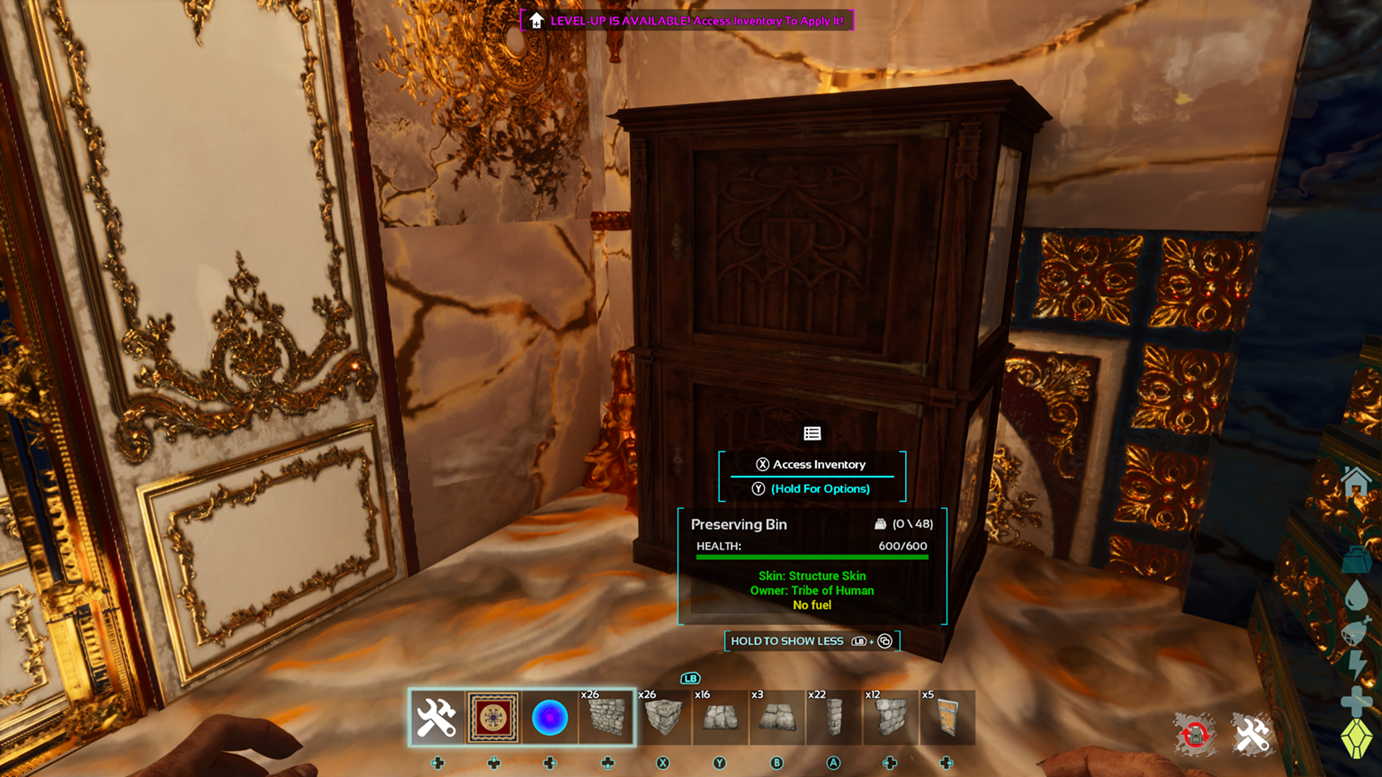Select the stone pillar stack of 22
Viewport: 1382px width, 777px height.
[x=833, y=717]
